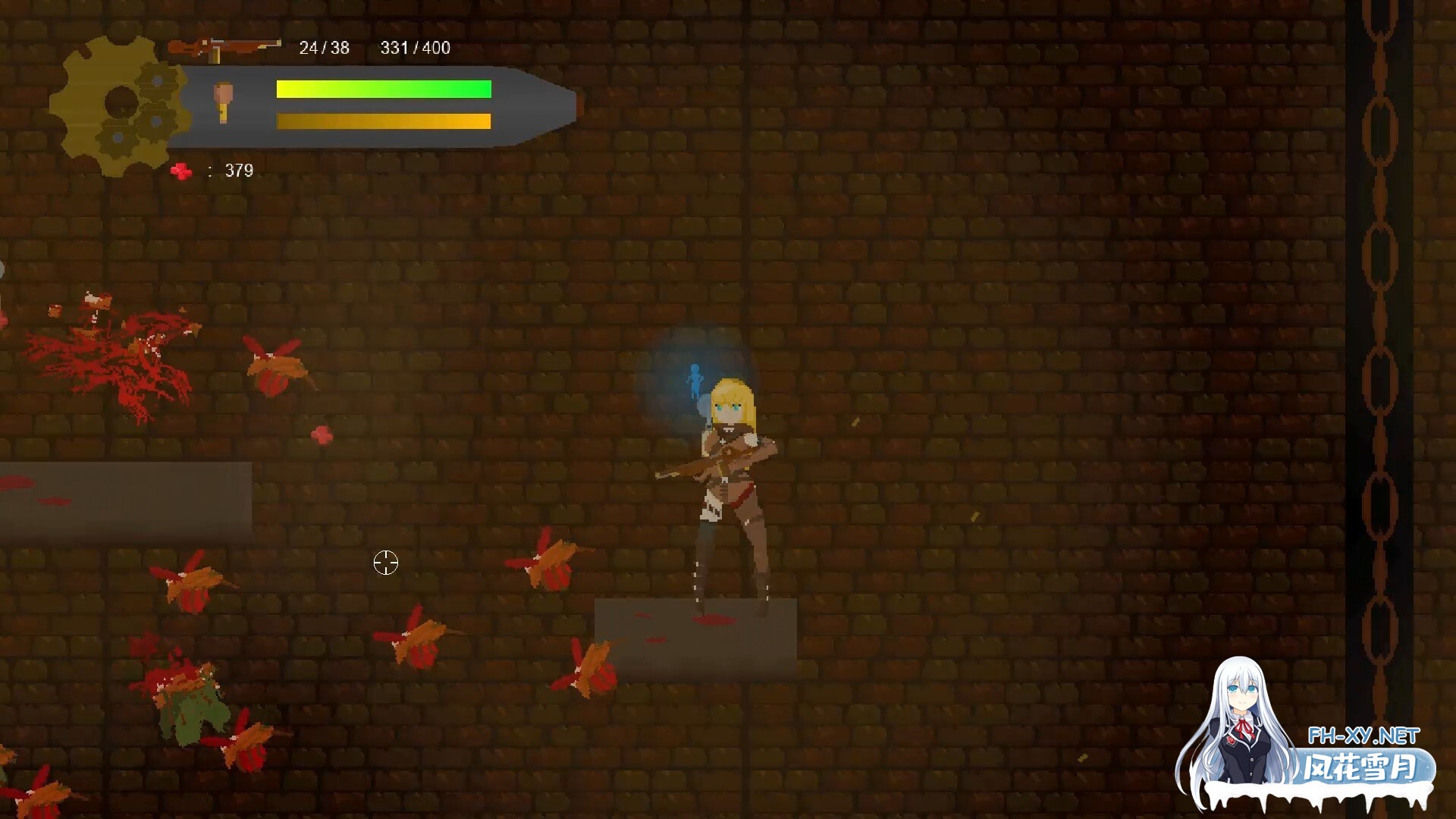Image resolution: width=1456 pixels, height=819 pixels.
Task: Click the key item icon beside the bars
Action: (x=223, y=102)
